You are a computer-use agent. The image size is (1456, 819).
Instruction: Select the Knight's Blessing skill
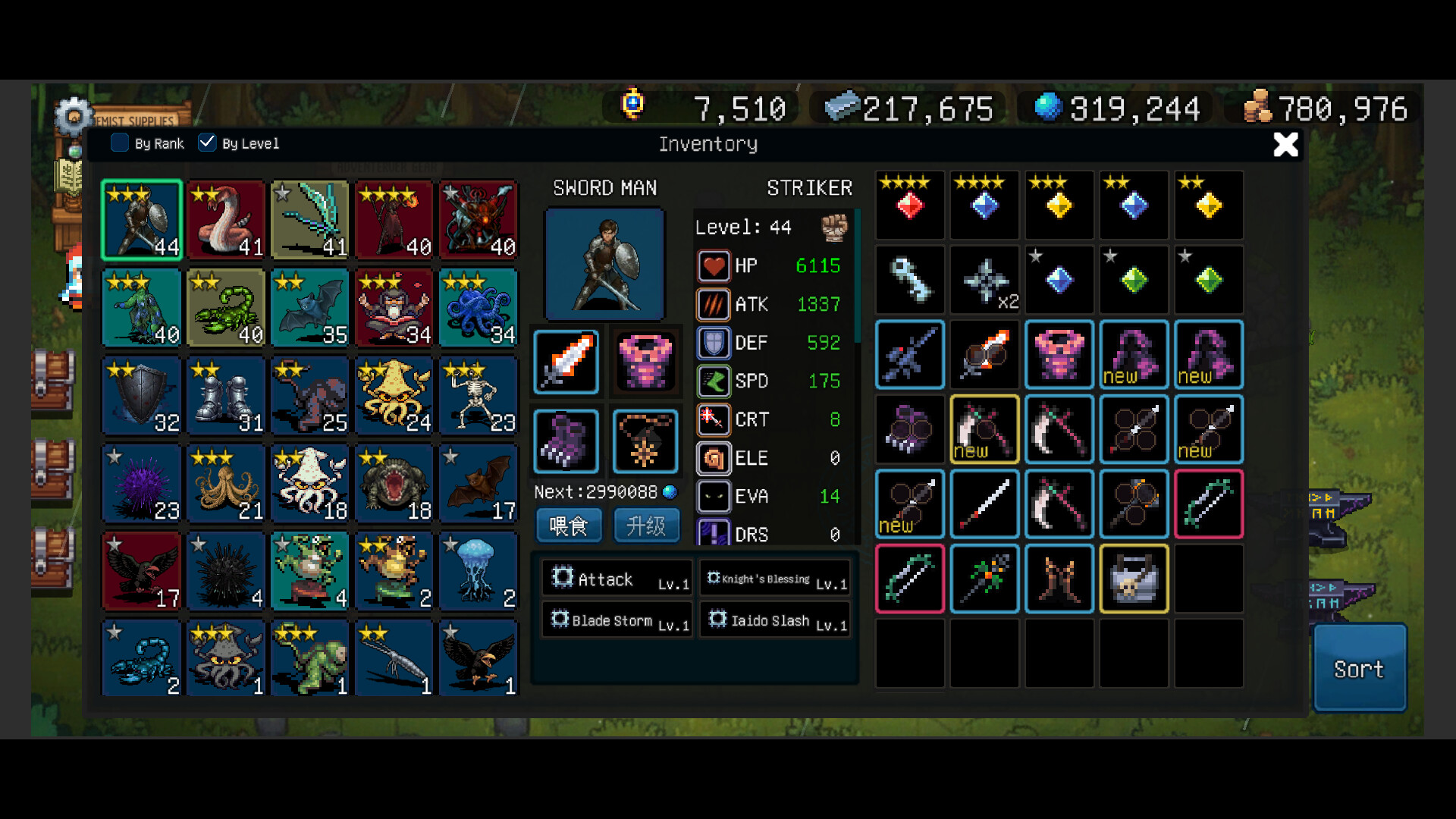coord(775,579)
